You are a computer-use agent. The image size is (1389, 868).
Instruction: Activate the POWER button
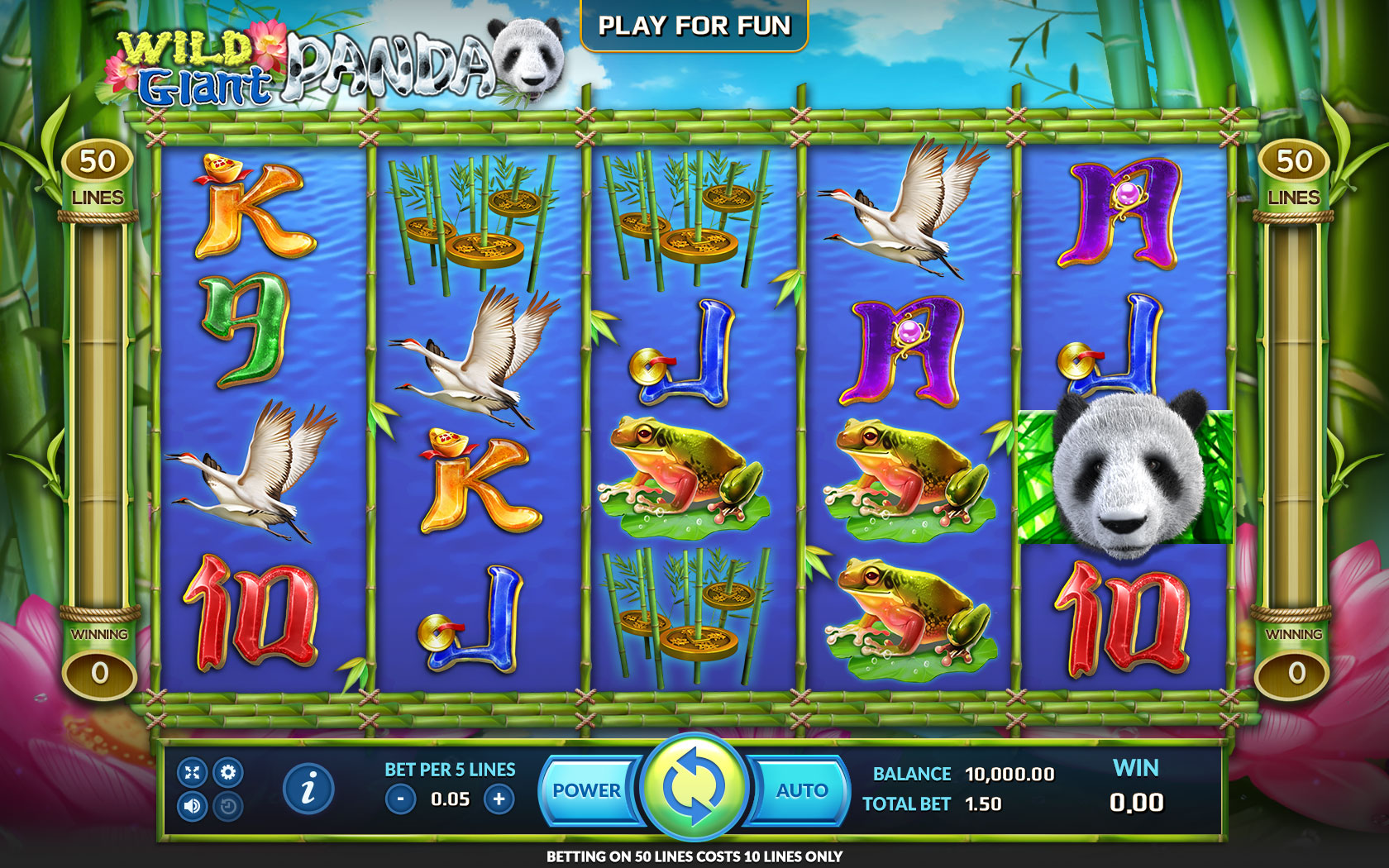(586, 790)
